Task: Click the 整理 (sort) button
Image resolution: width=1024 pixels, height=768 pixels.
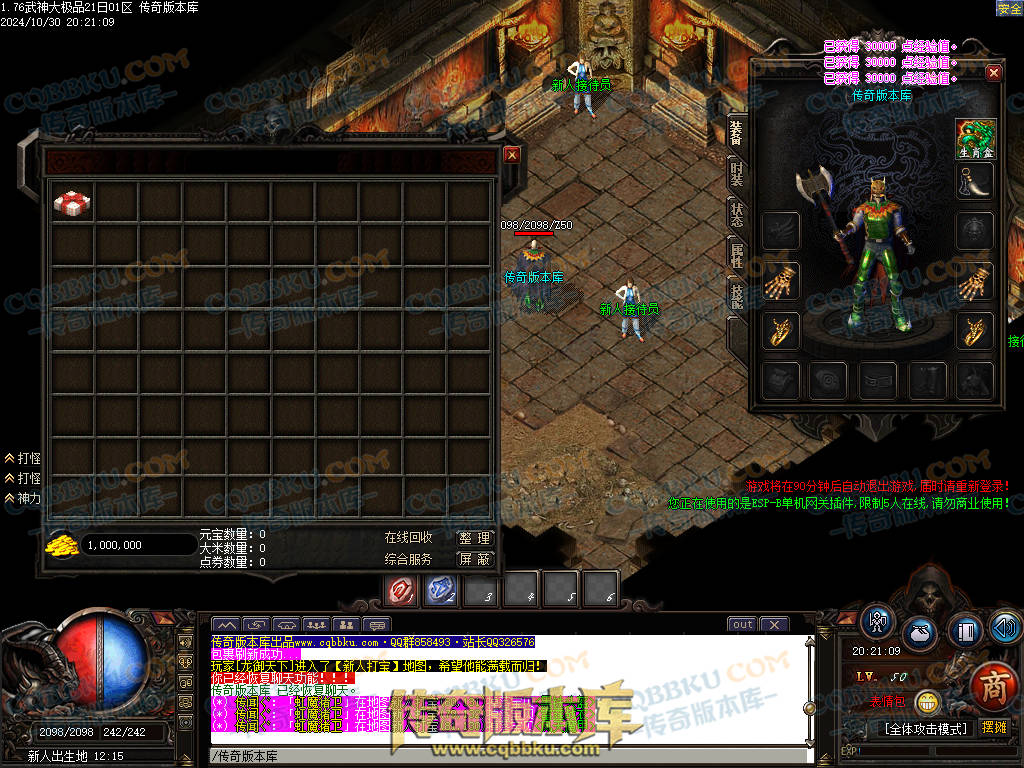Action: [475, 538]
